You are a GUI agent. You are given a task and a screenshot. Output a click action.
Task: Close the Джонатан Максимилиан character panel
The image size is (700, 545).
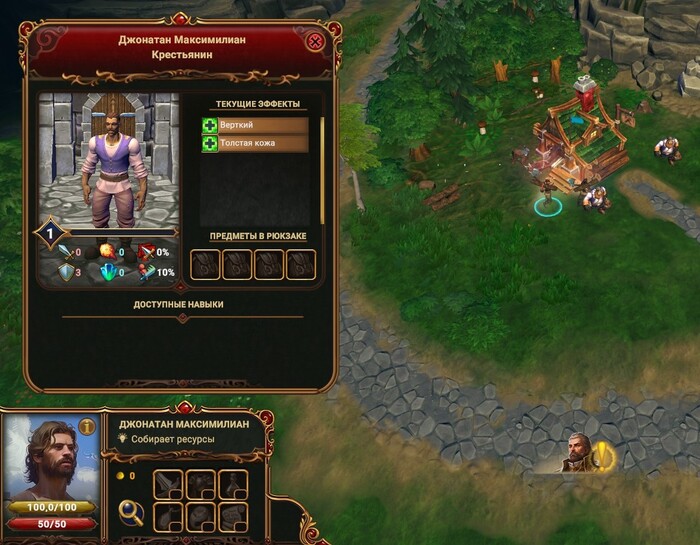316,42
